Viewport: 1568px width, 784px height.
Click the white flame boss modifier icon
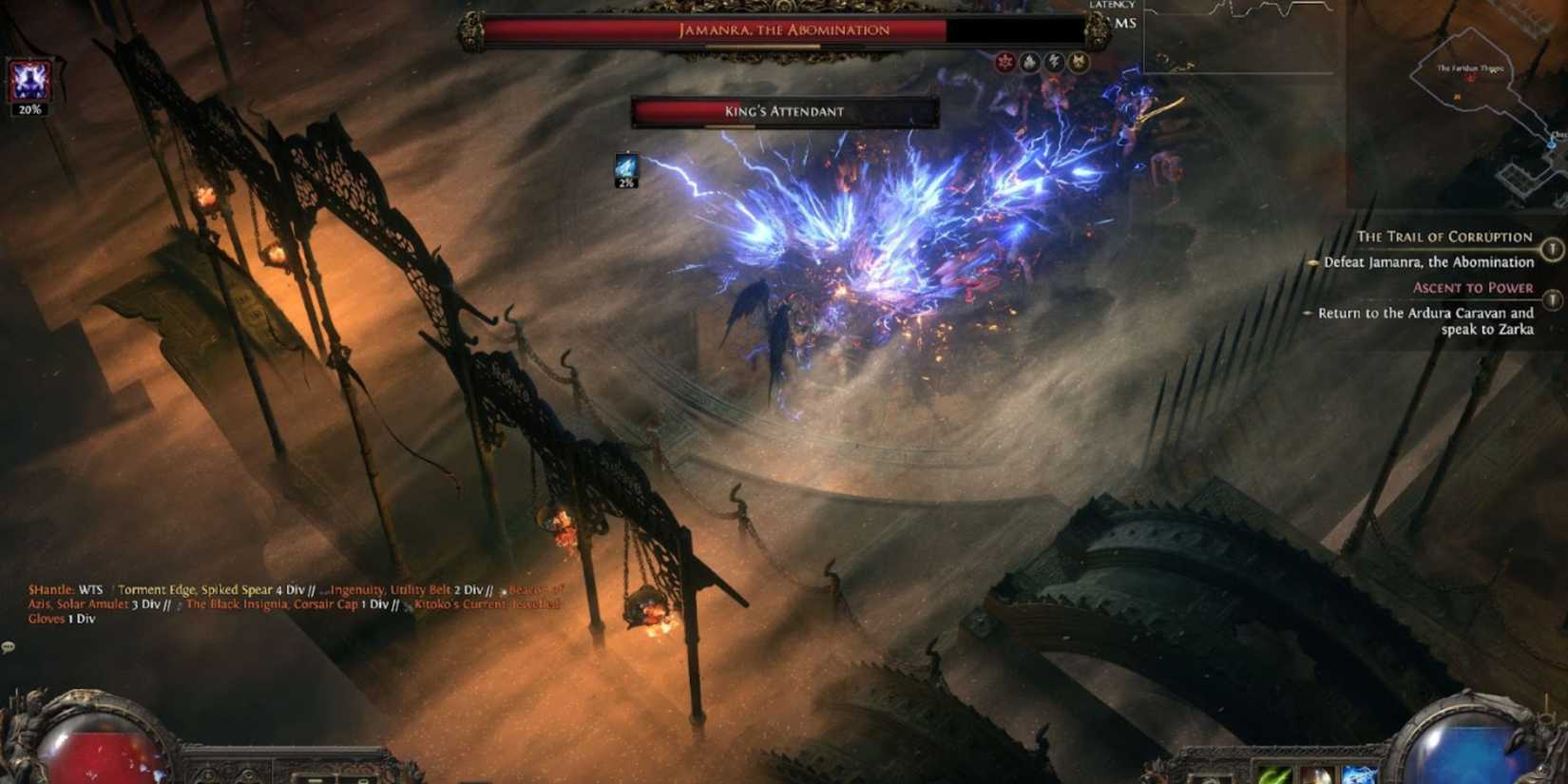(x=1030, y=63)
